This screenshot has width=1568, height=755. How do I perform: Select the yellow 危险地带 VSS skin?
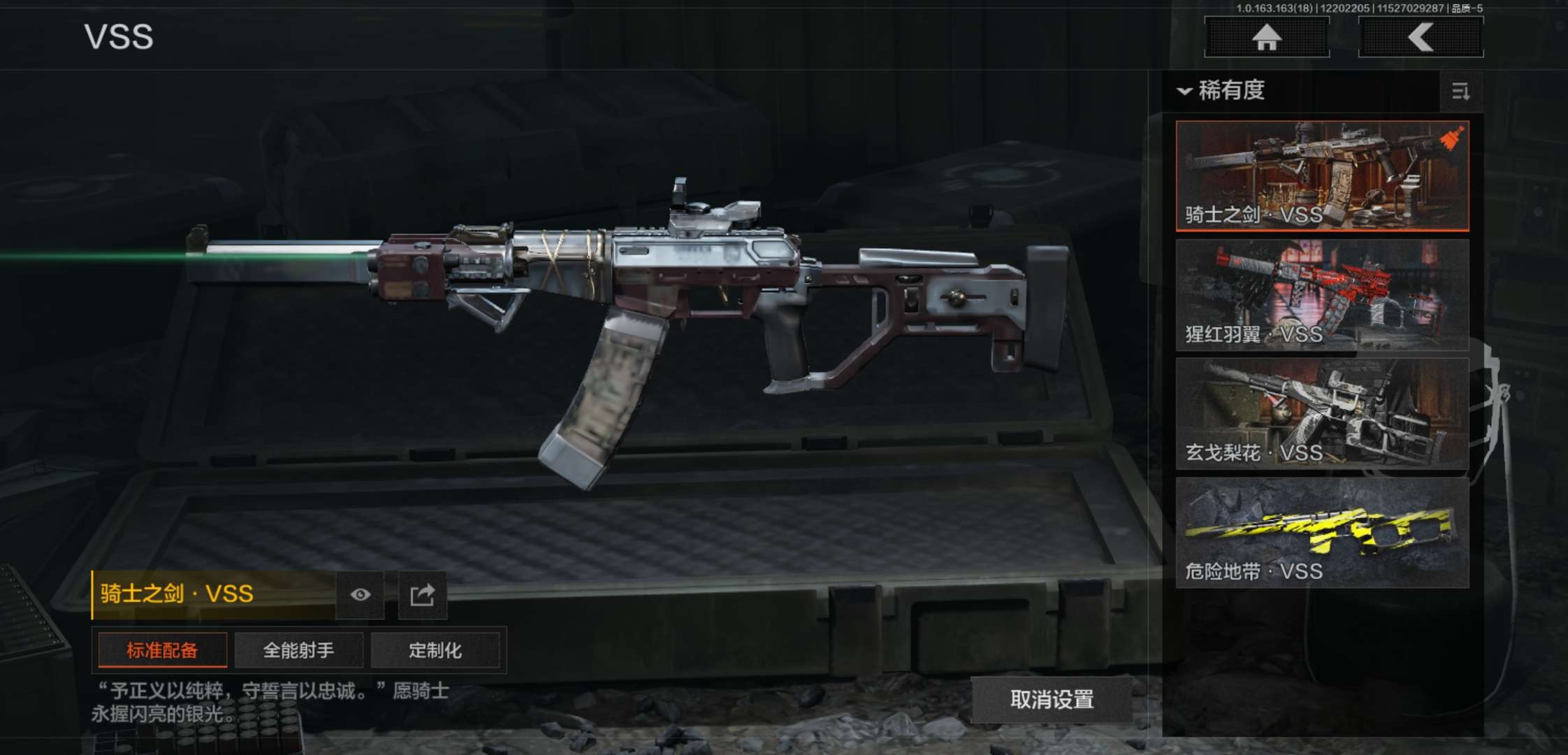point(1322,532)
